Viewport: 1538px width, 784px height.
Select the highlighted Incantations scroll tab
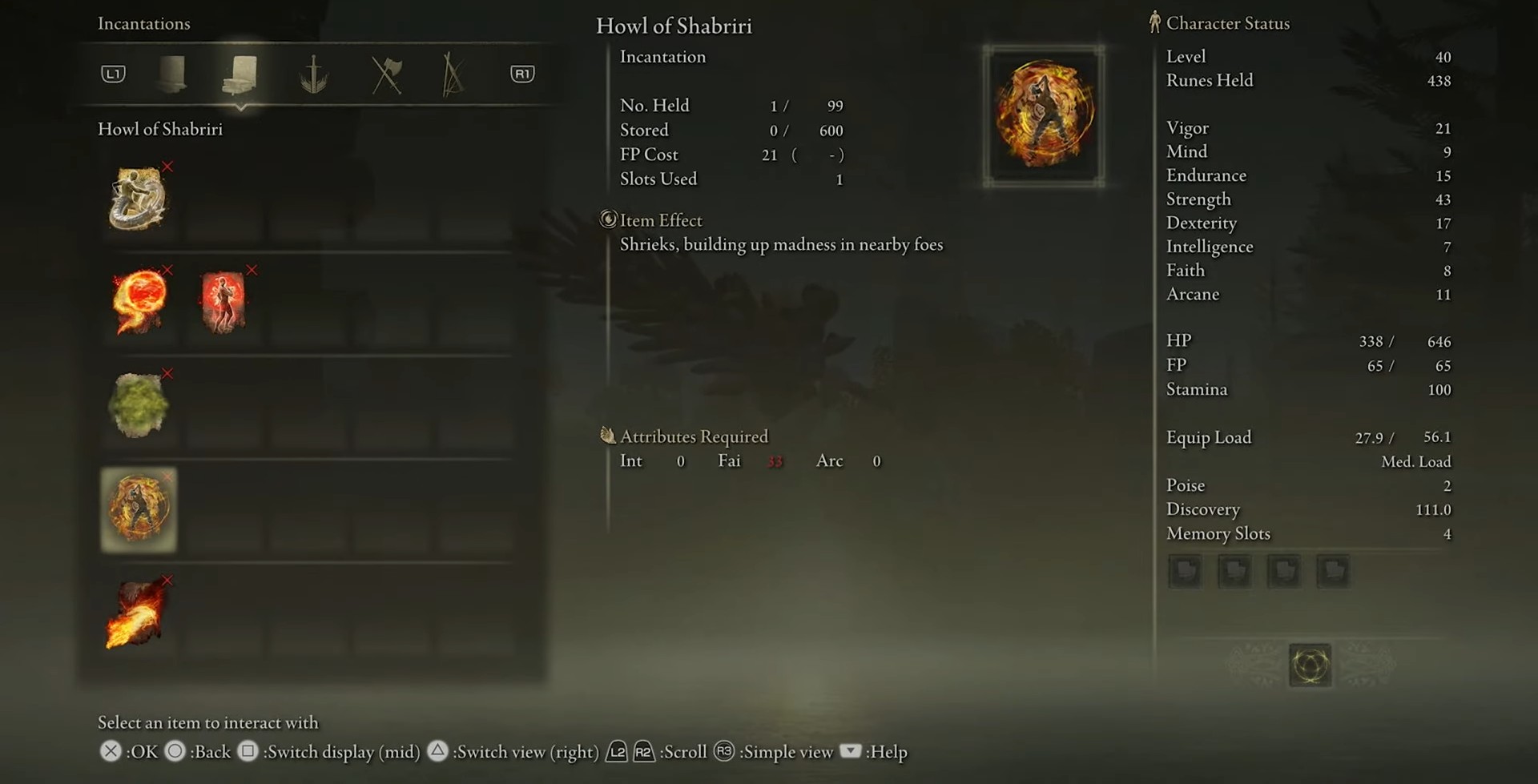(x=240, y=74)
